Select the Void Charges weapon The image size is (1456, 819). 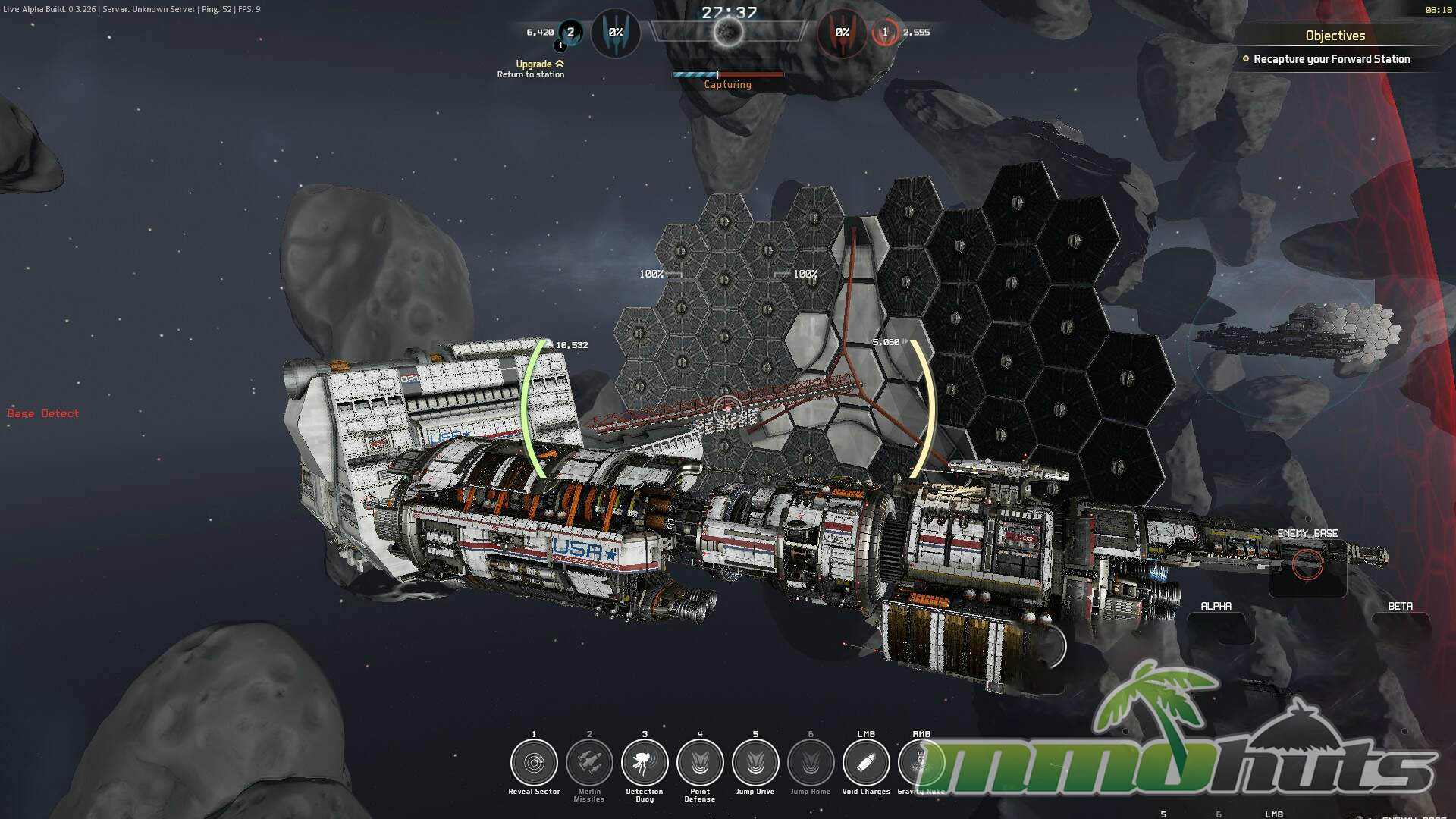coord(866,763)
